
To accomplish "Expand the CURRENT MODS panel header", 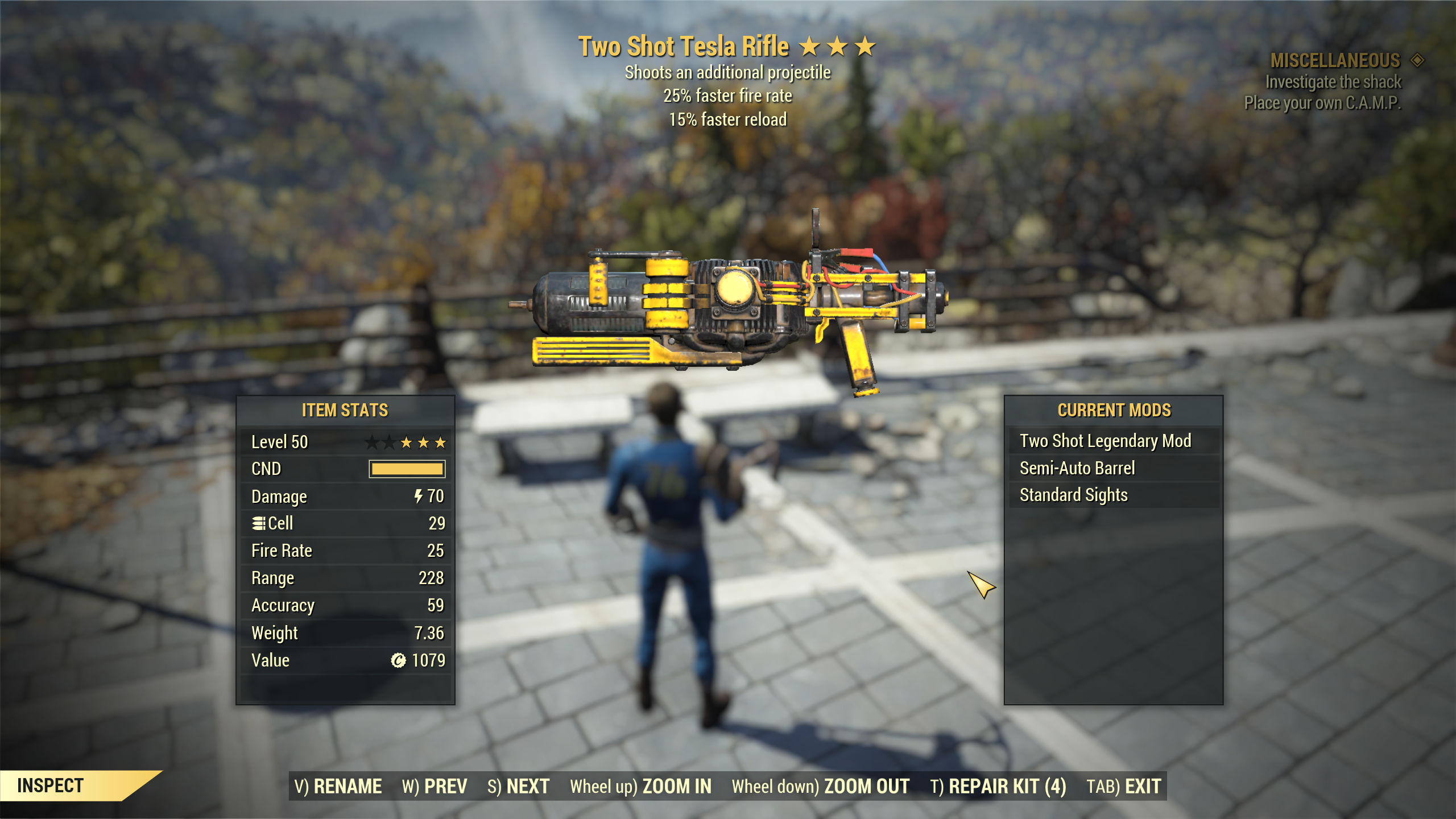I will [1115, 409].
